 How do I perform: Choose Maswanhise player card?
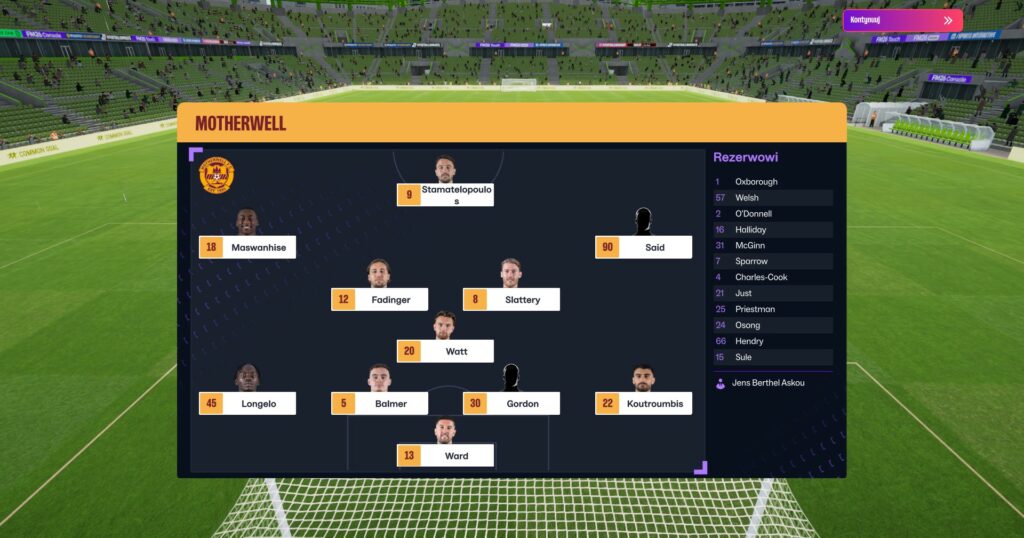point(247,247)
